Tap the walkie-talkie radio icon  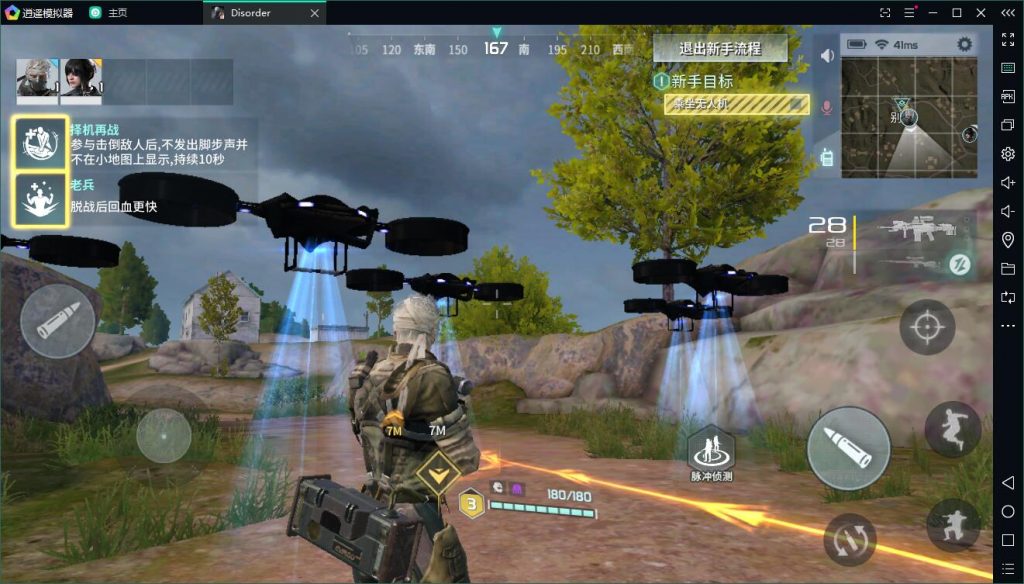[x=827, y=156]
